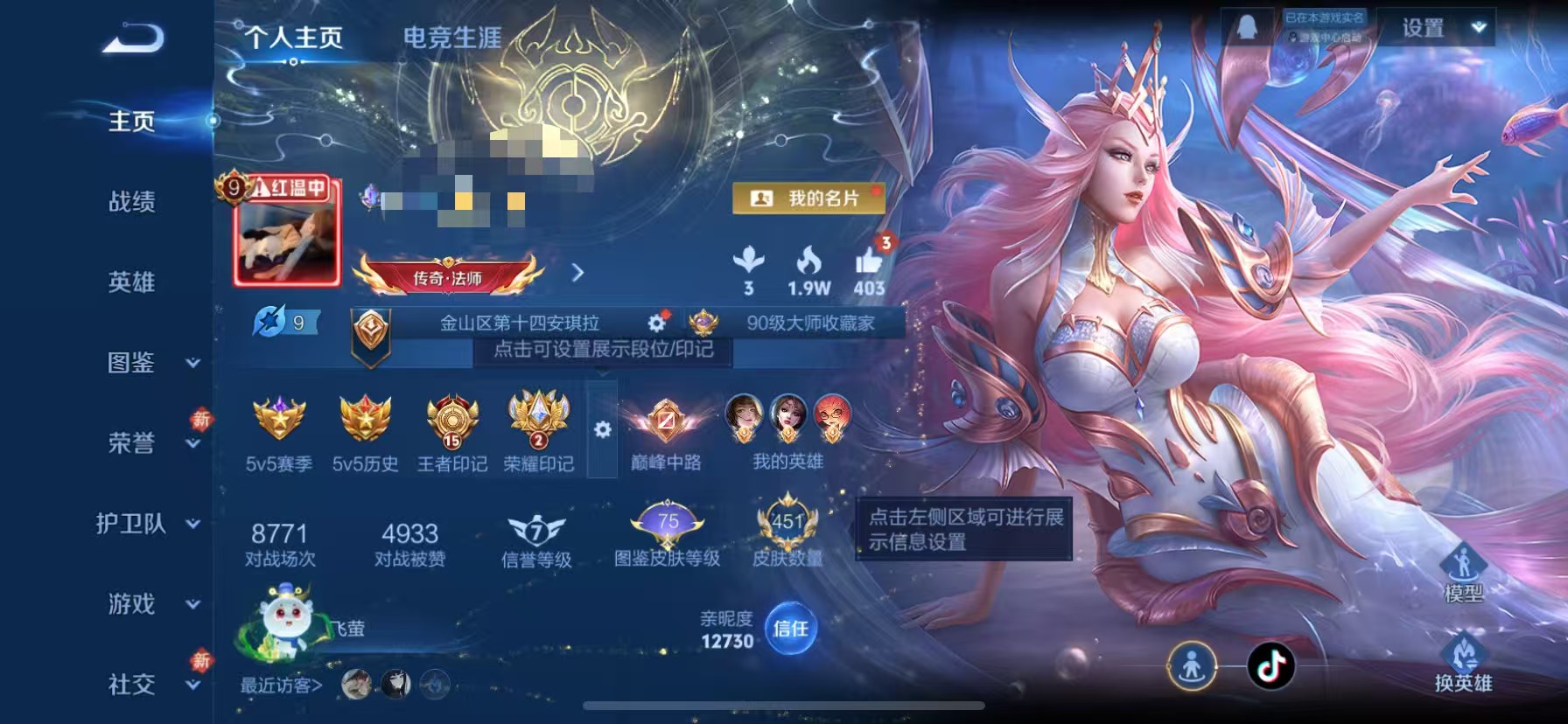
Task: Switch to the 电竞生涯 tab
Action: 451,35
